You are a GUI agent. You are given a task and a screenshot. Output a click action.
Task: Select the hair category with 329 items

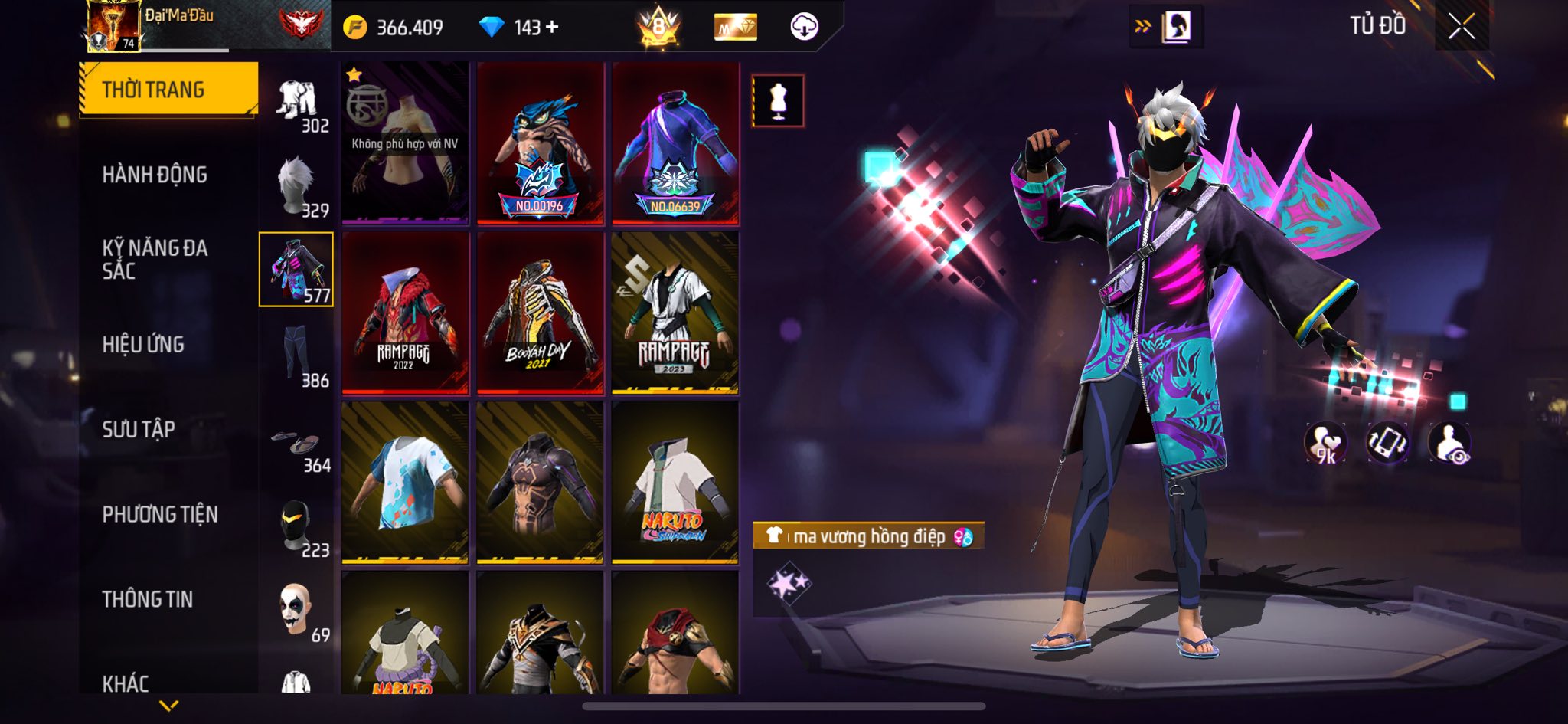(297, 186)
